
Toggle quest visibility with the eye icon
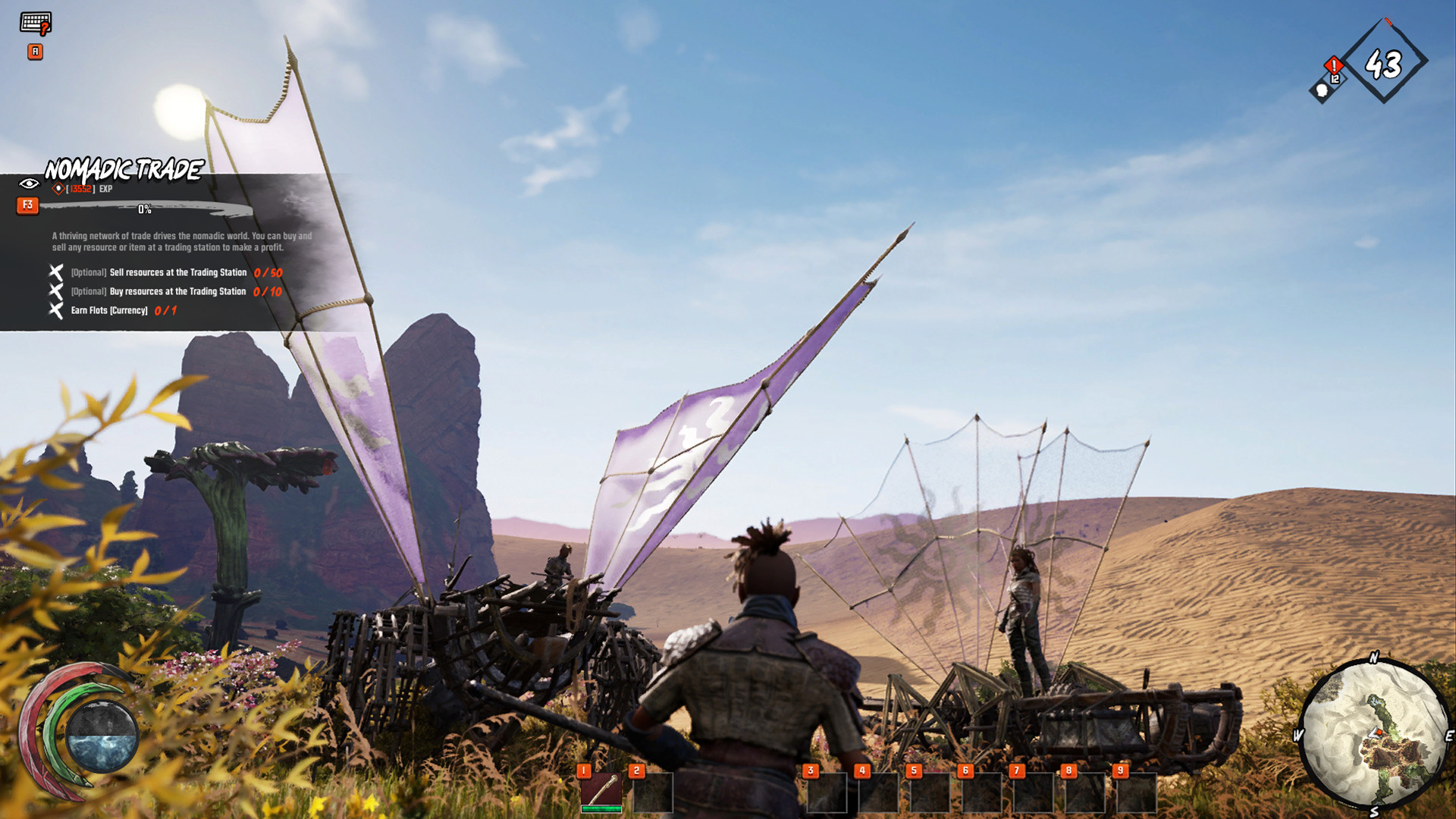27,183
